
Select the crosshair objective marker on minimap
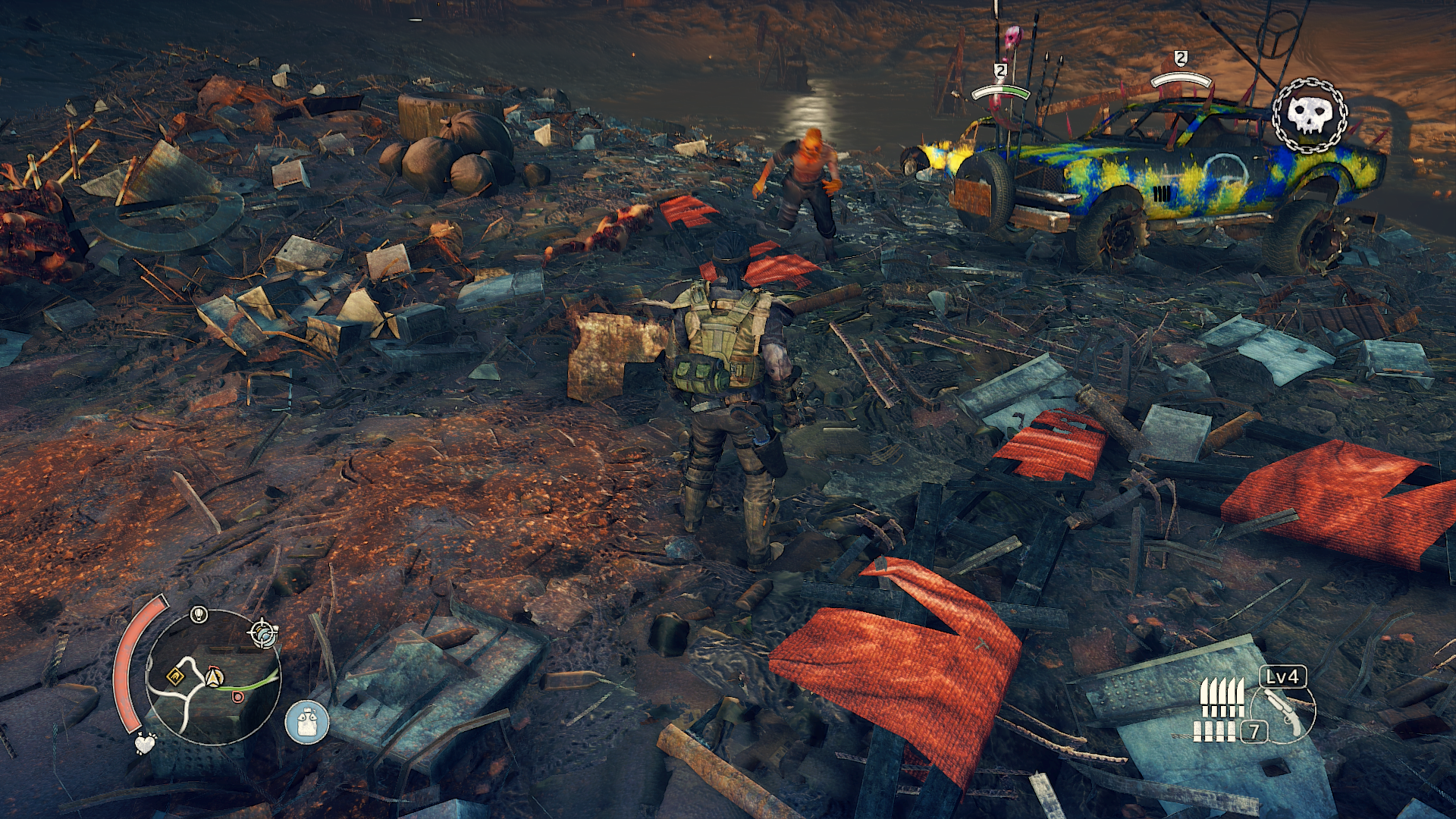coord(263,632)
